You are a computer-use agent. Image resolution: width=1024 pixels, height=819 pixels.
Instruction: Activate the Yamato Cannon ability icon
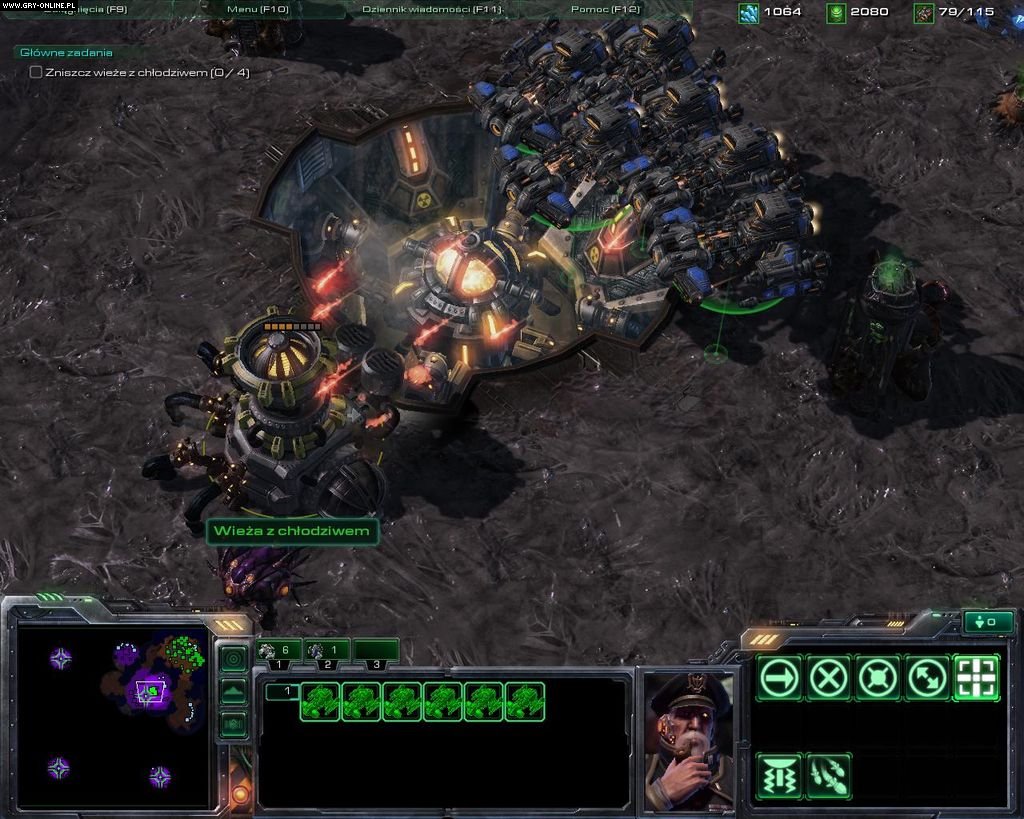[780, 776]
